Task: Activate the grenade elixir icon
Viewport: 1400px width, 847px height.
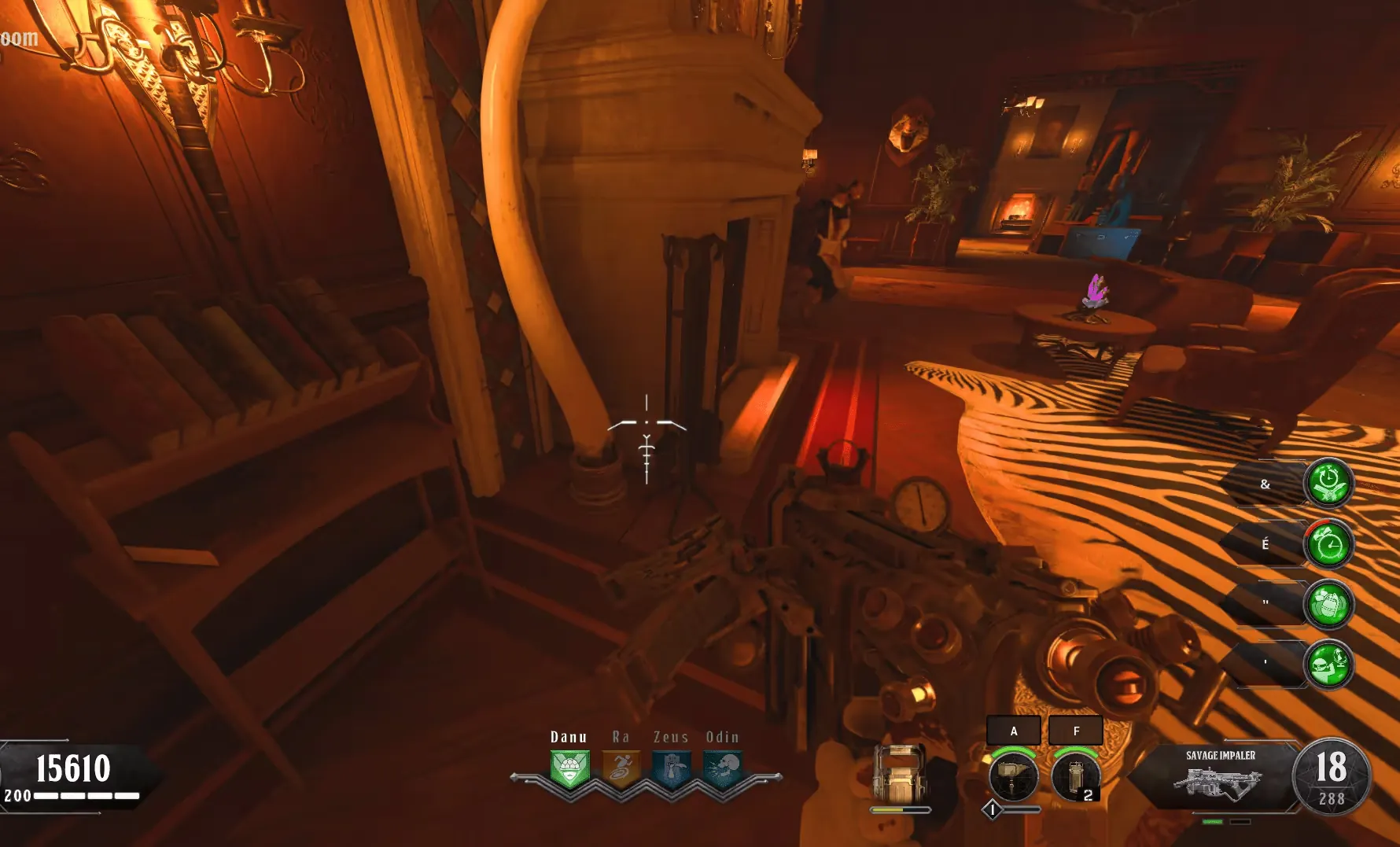Action: [x=1328, y=604]
